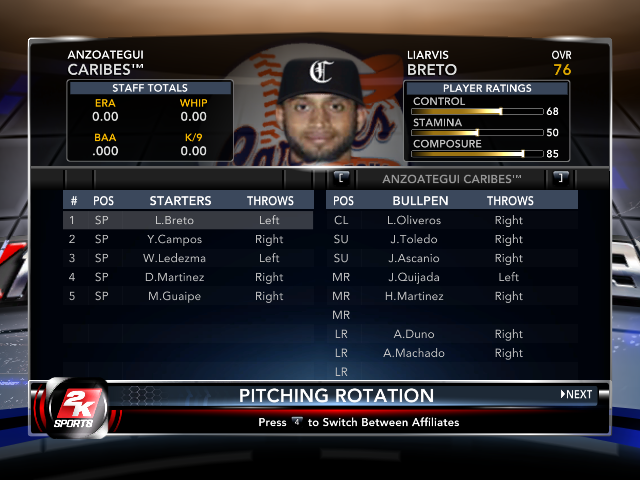Select fifth starter M.Guaipe
640x480 pixels.
(187, 296)
